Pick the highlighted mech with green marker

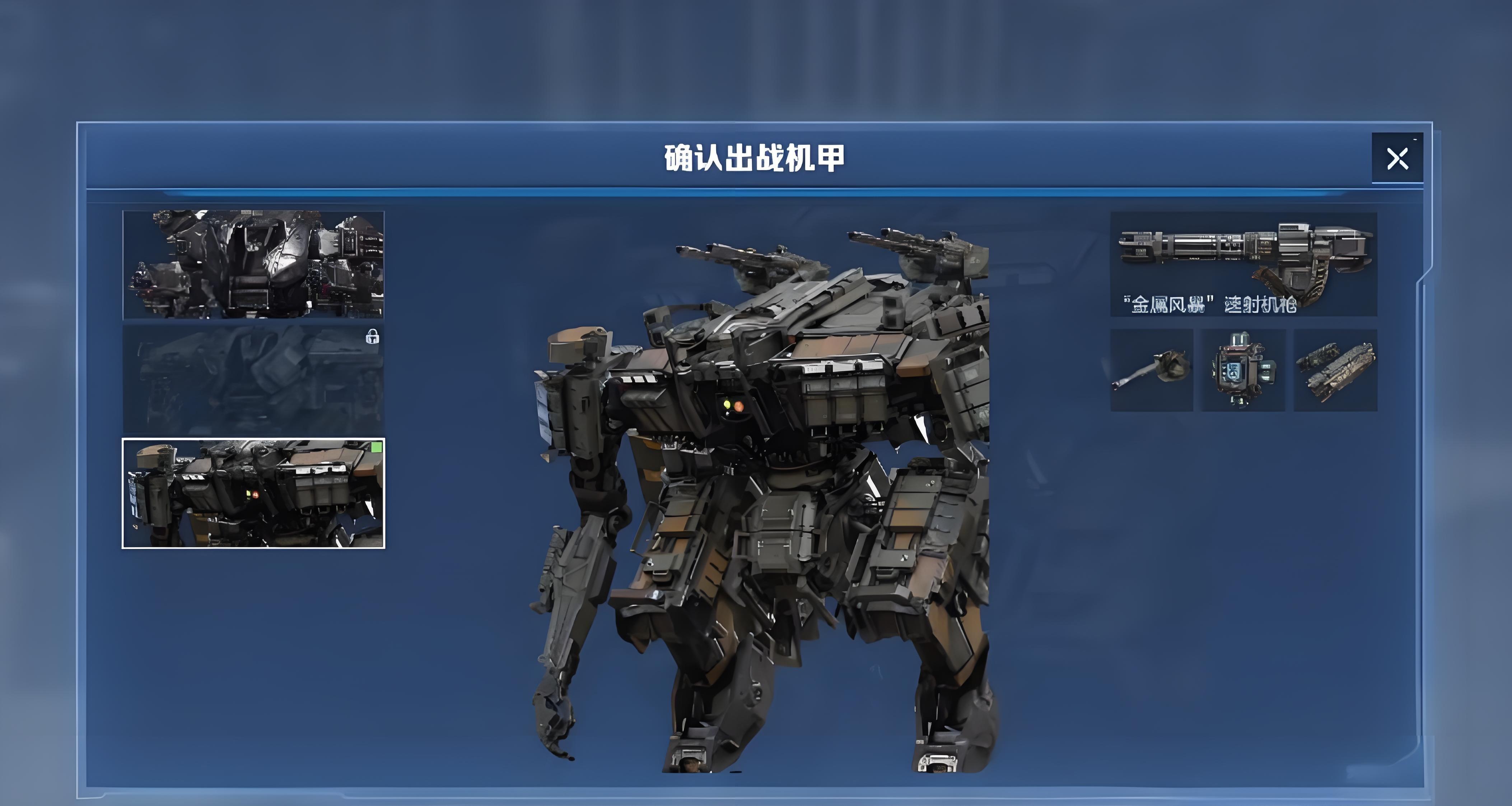coord(253,494)
